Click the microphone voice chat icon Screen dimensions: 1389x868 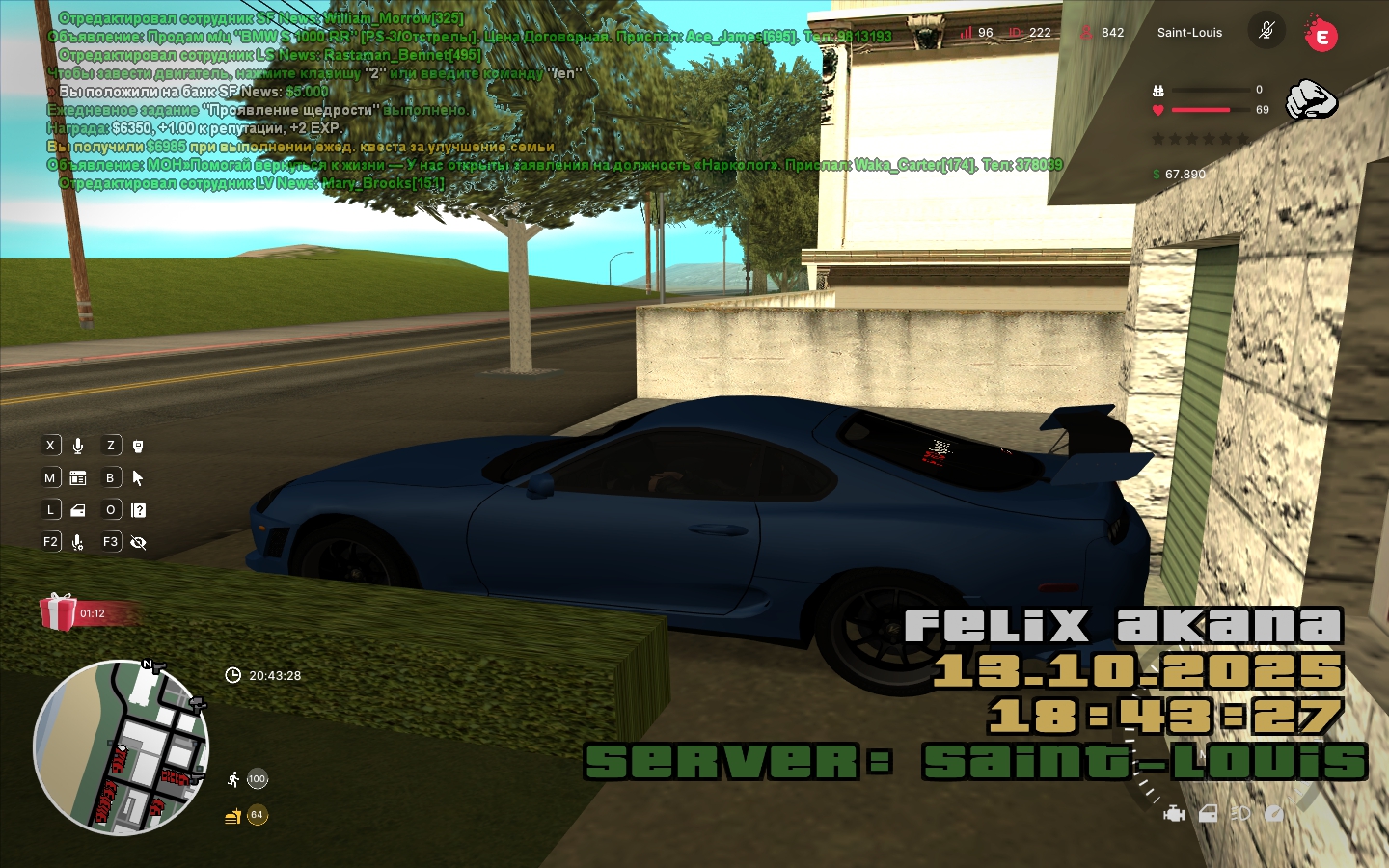78,446
